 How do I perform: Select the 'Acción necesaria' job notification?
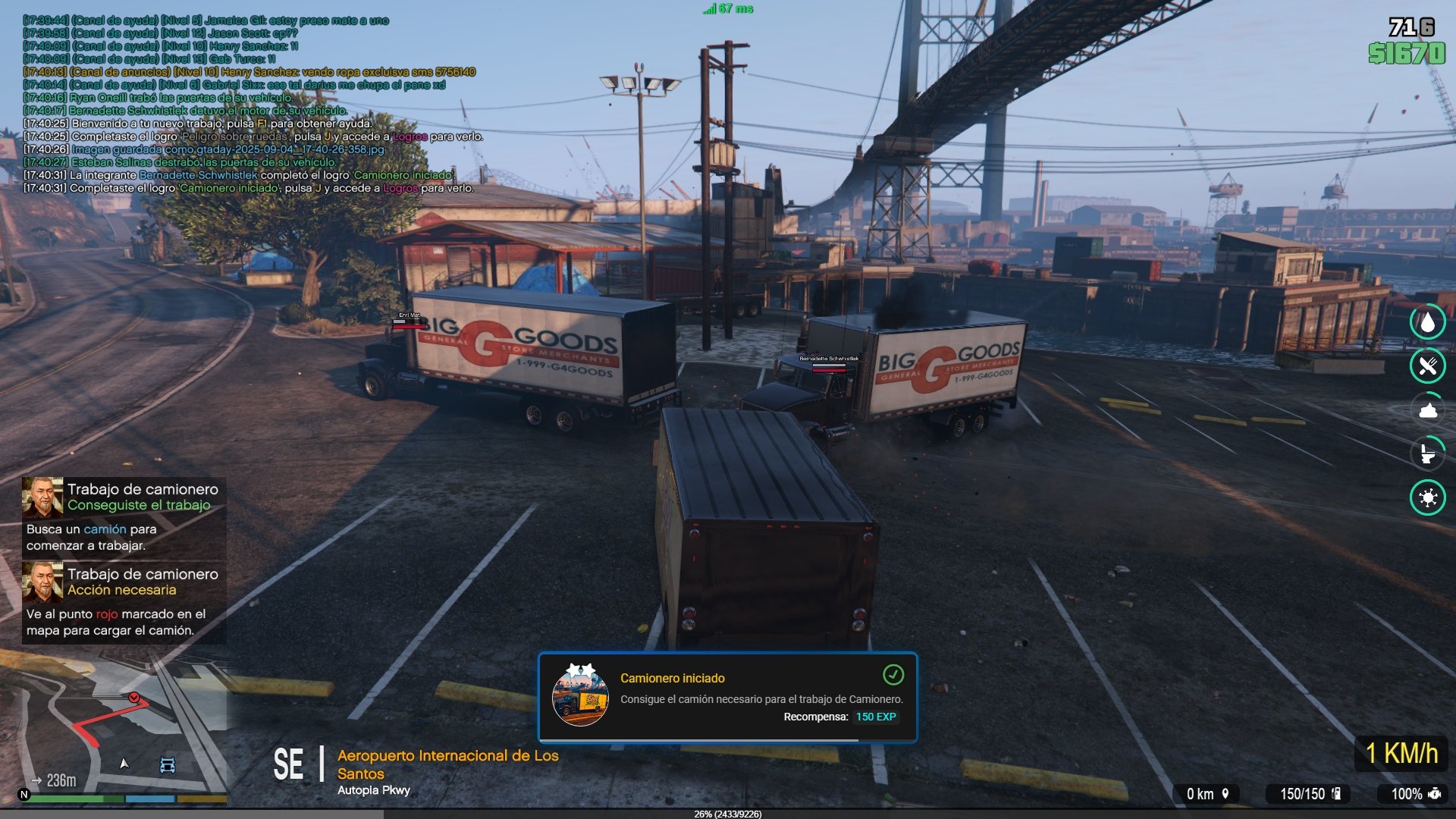coord(124,602)
